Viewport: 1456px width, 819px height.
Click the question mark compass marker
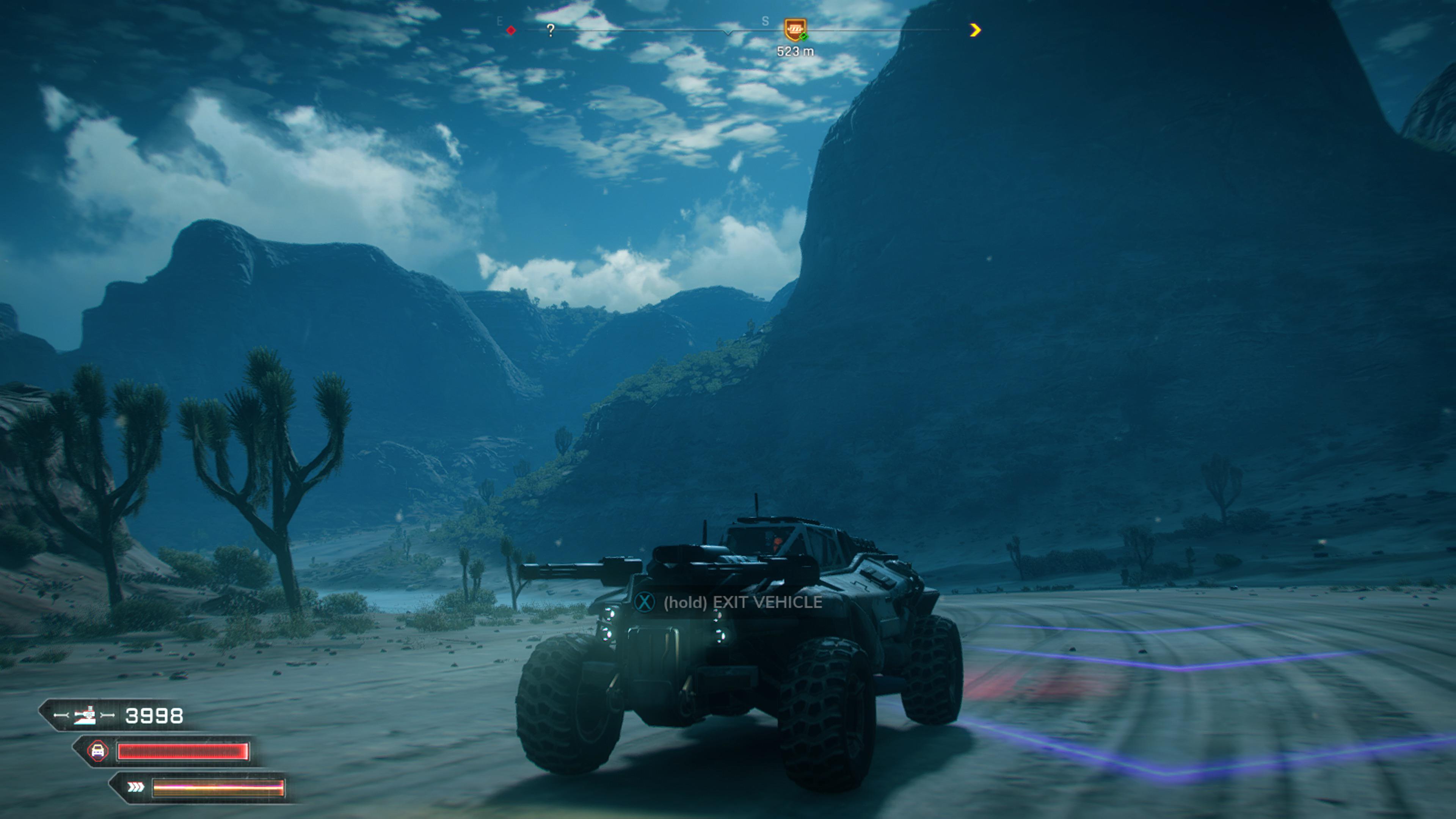(551, 30)
